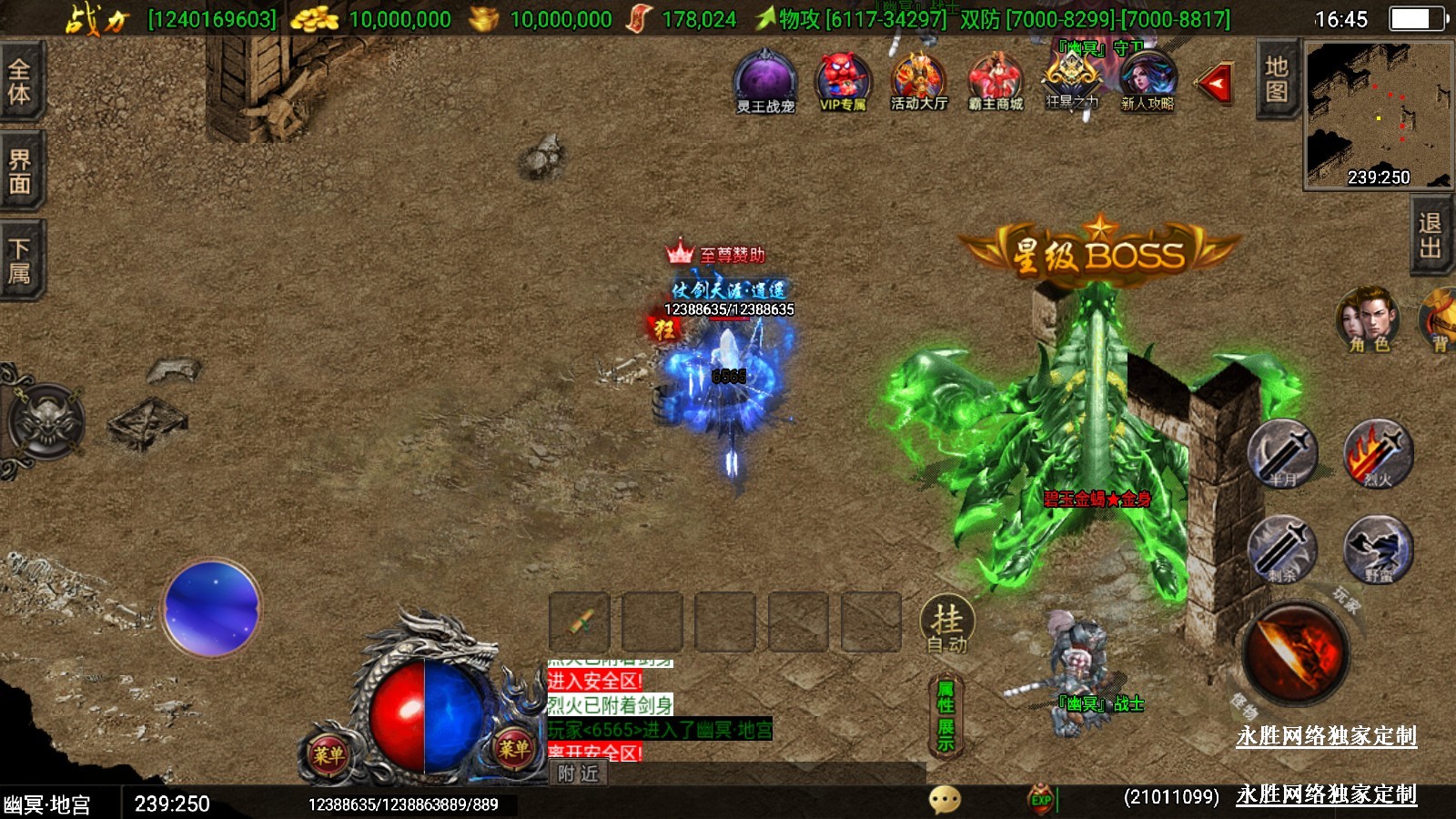Open the 地图 map button
Viewport: 1456px width, 819px height.
point(1276,79)
